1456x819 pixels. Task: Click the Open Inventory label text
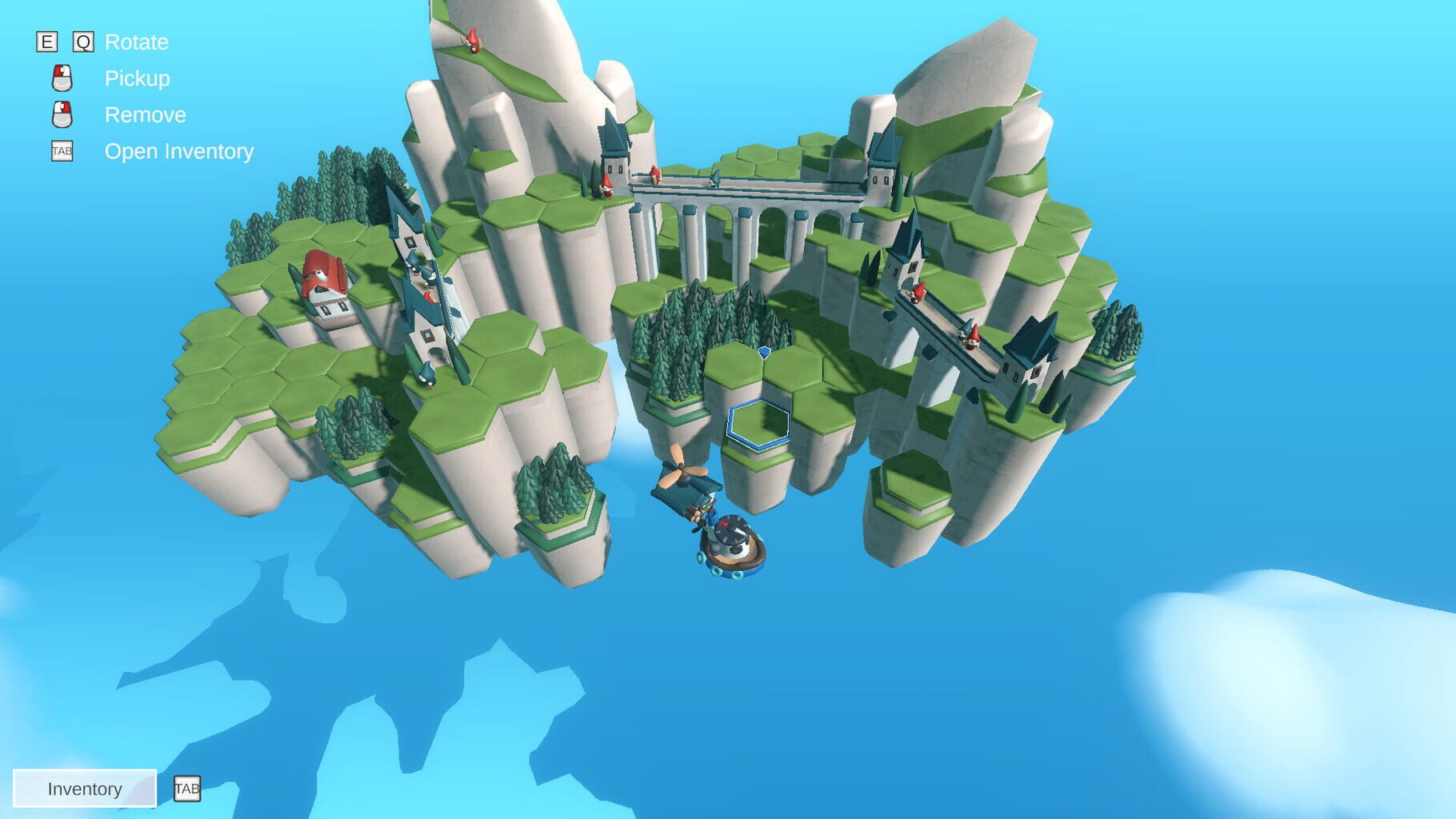[x=178, y=150]
